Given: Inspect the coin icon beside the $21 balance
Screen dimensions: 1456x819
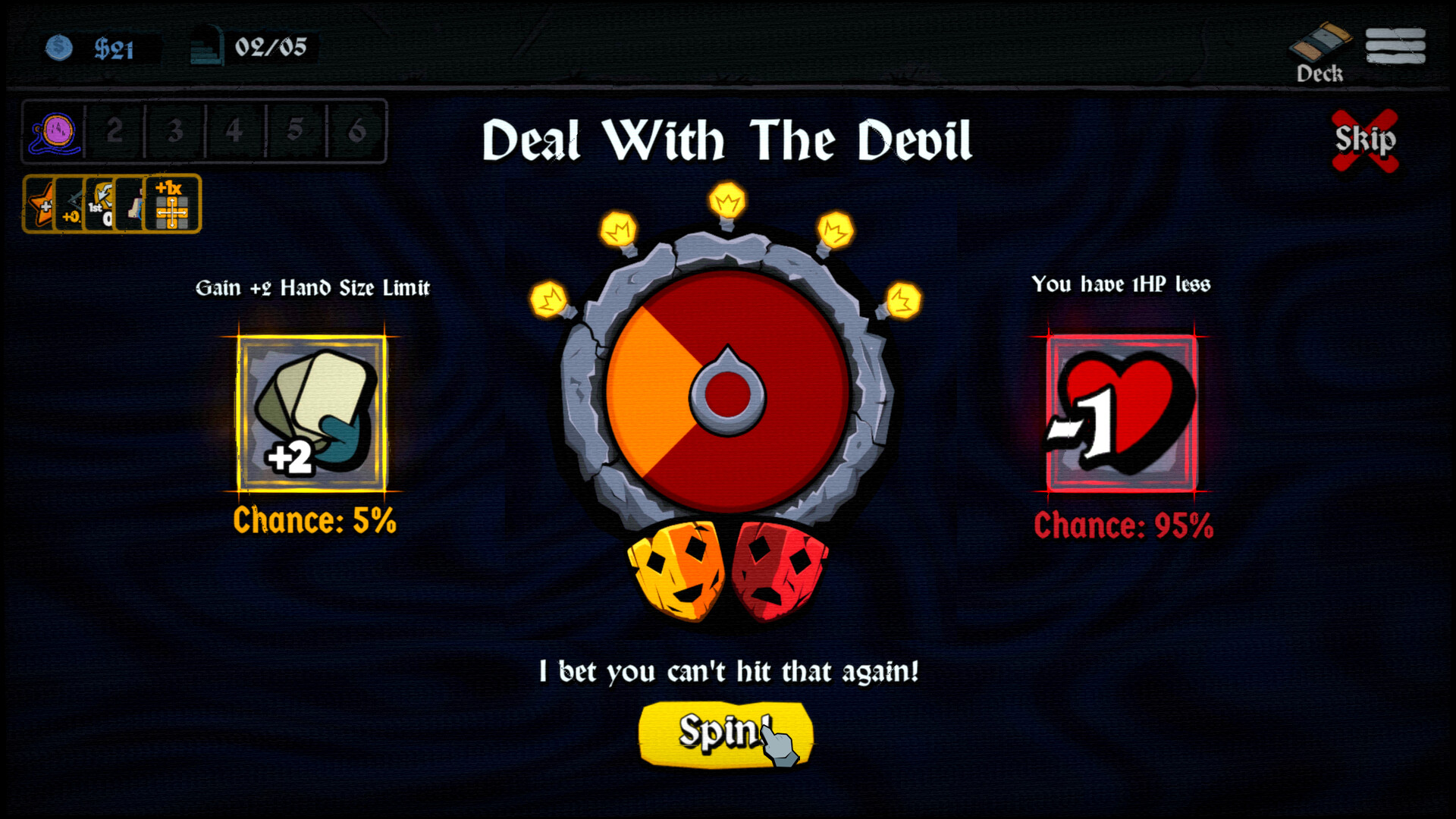Looking at the screenshot, I should 59,47.
